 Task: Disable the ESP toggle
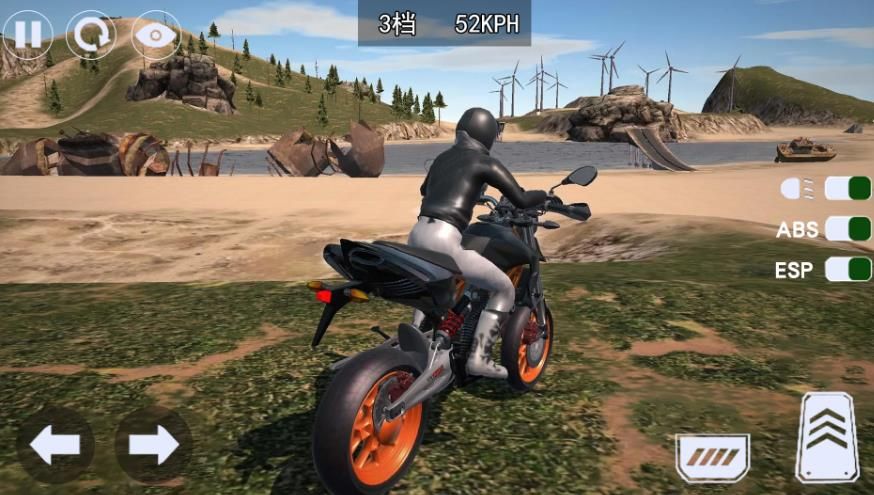(x=847, y=269)
